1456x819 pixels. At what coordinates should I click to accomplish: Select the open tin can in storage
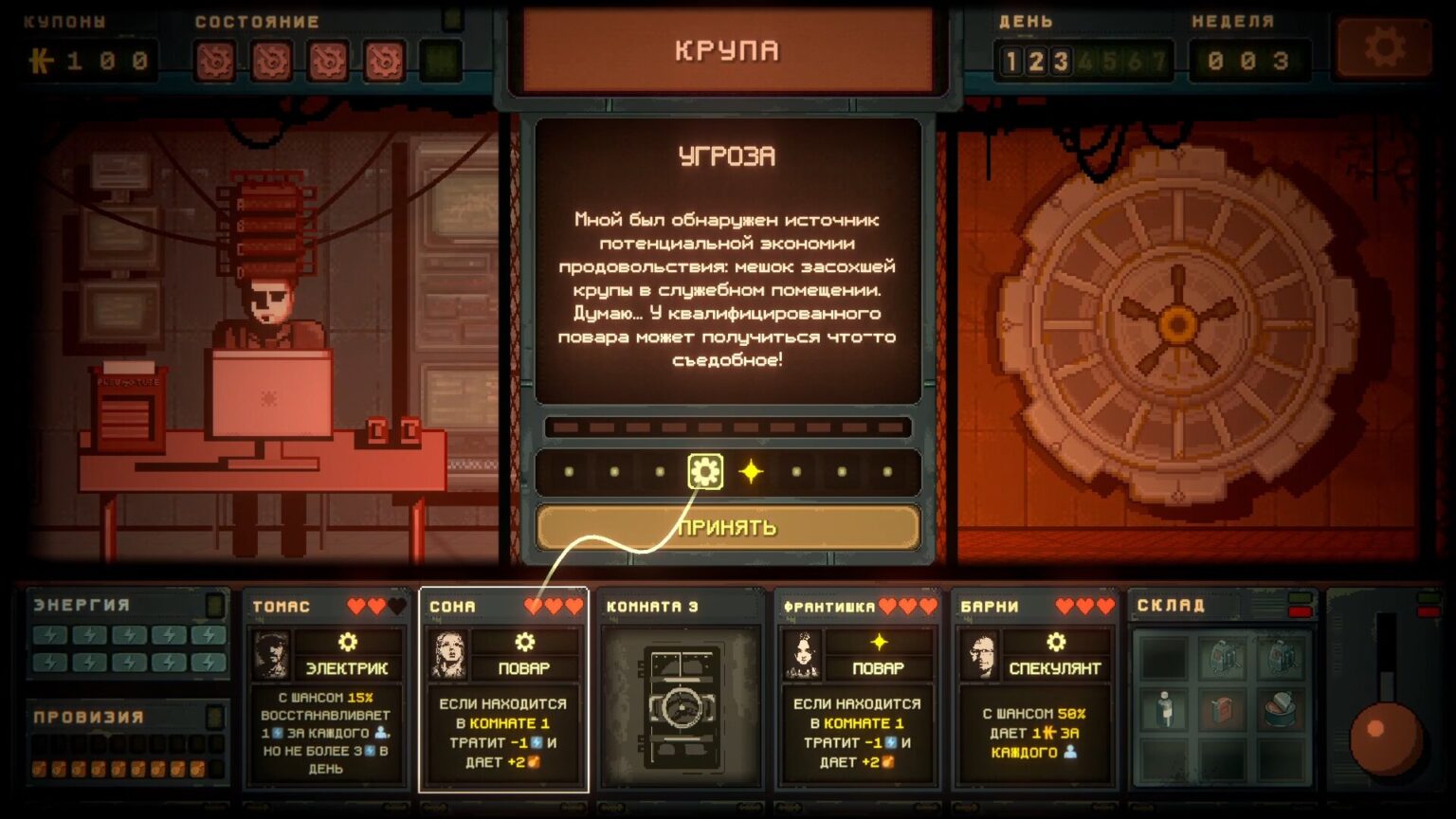[x=1280, y=706]
